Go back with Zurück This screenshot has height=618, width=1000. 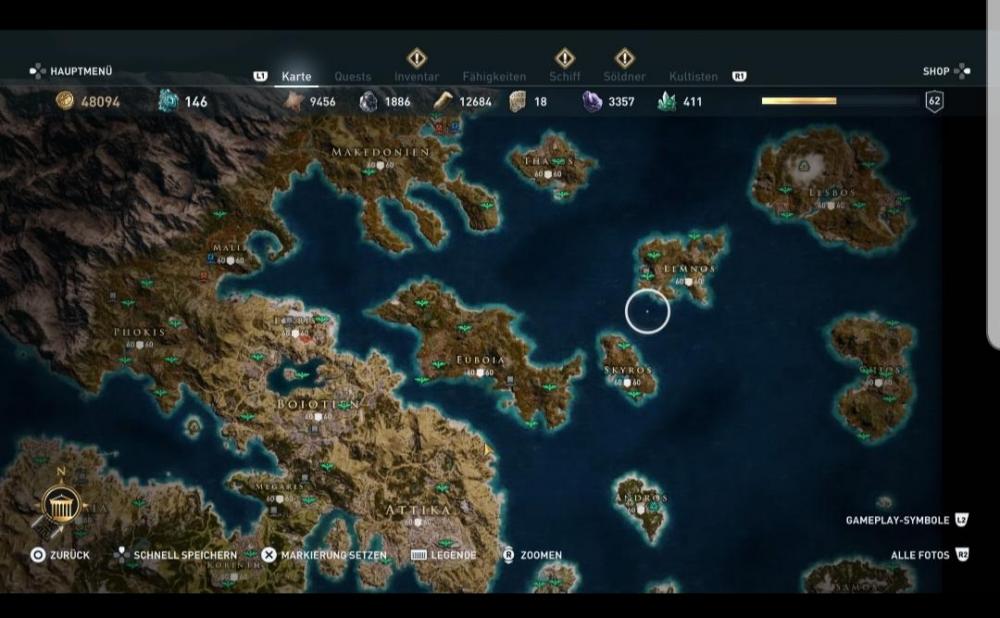(x=61, y=555)
